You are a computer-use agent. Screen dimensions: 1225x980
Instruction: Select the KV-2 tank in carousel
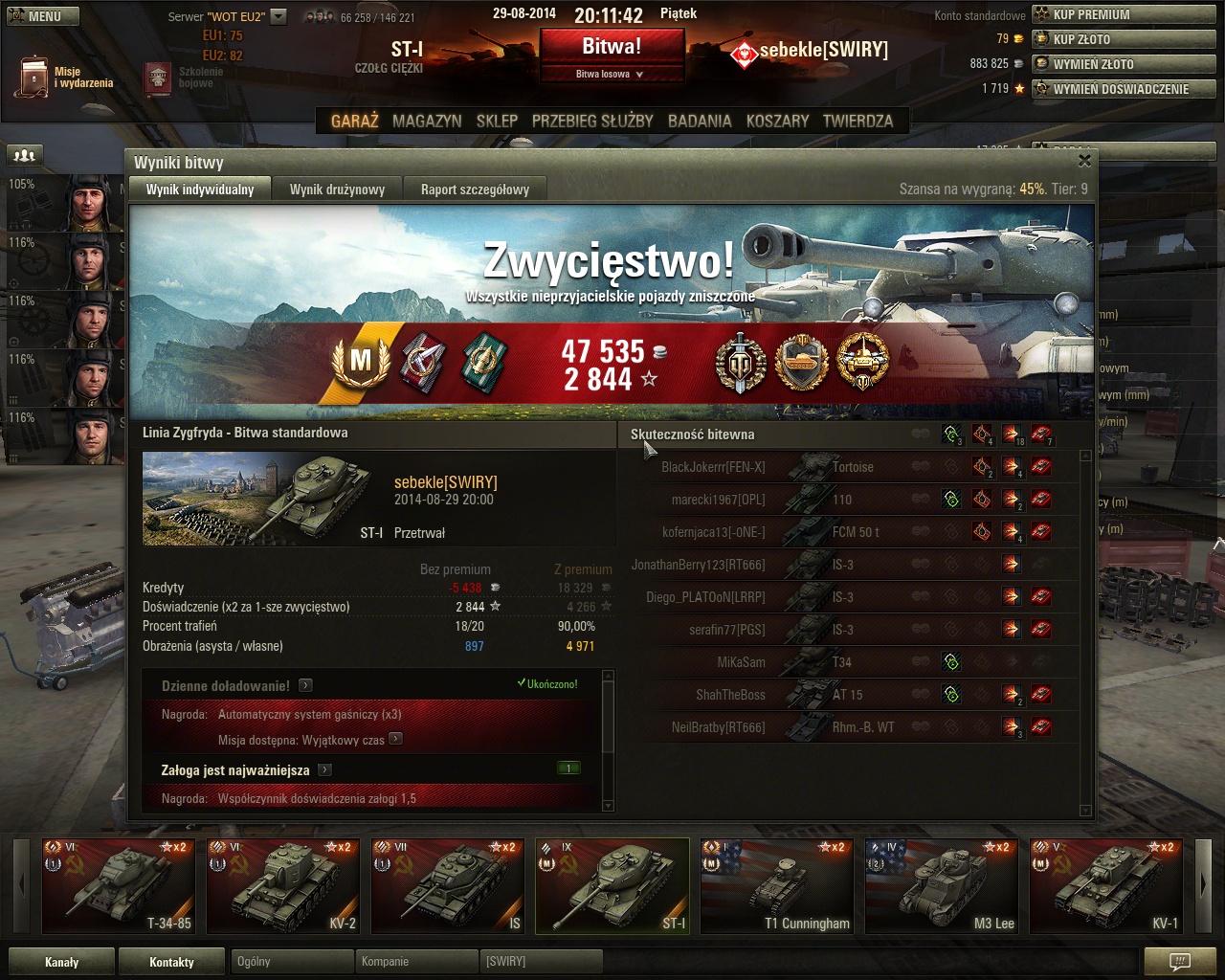coord(284,886)
